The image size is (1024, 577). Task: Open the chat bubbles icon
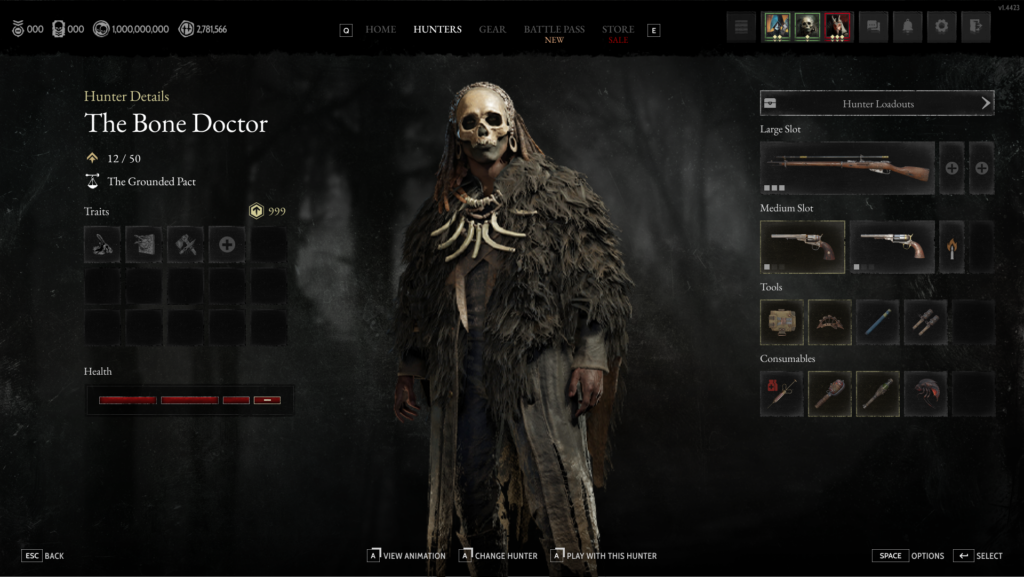click(873, 27)
